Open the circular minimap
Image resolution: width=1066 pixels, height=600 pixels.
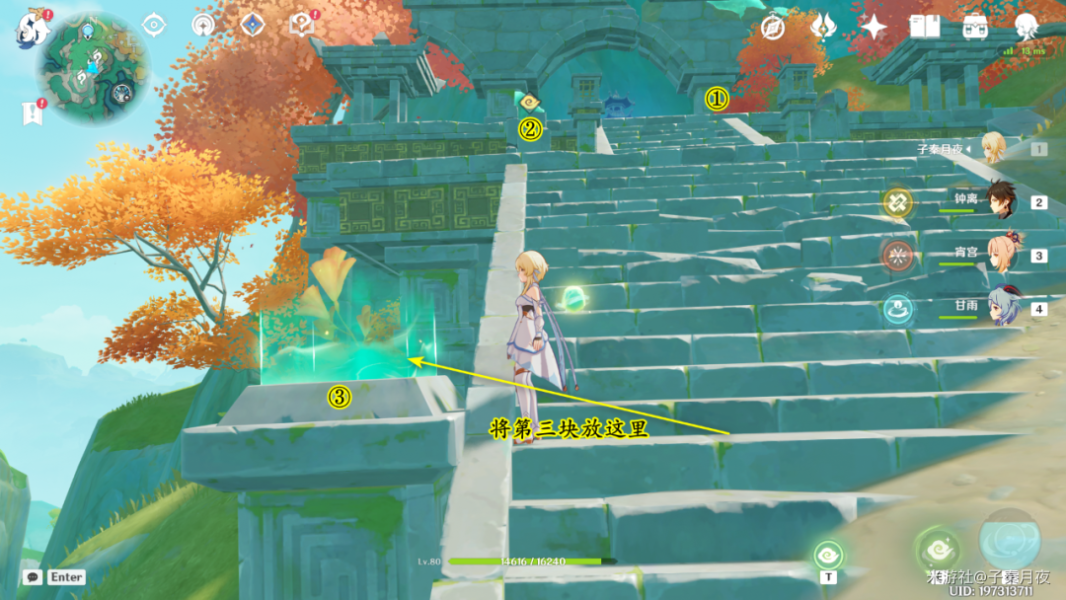[94, 68]
